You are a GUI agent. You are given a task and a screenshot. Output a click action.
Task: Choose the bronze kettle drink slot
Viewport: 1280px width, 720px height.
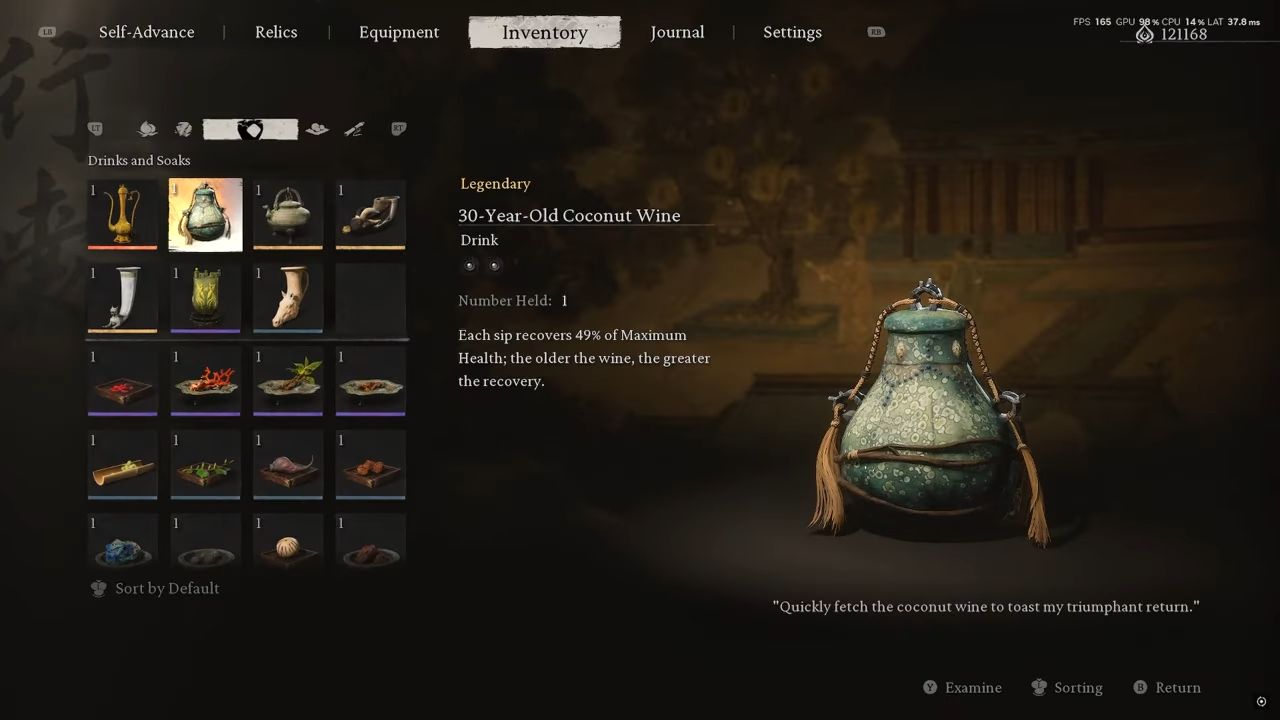tap(288, 214)
